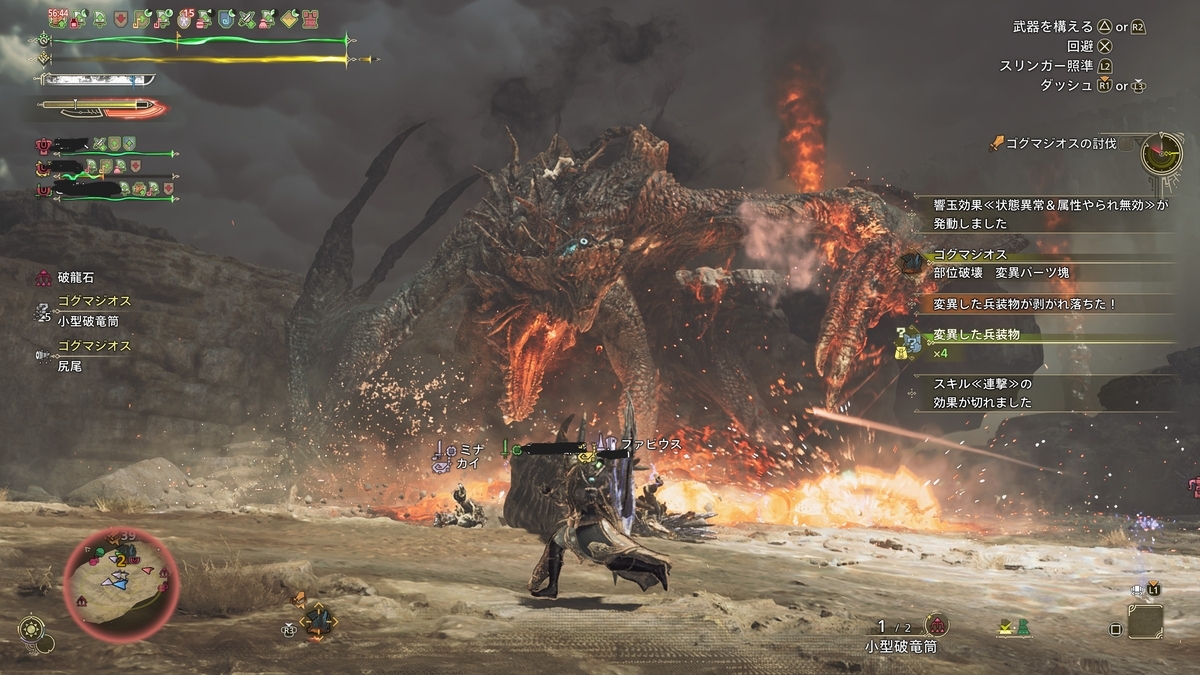The height and width of the screenshot is (675, 1200).
Task: Select the 小型破竜筒 slinger ammo icon
Action: click(936, 625)
